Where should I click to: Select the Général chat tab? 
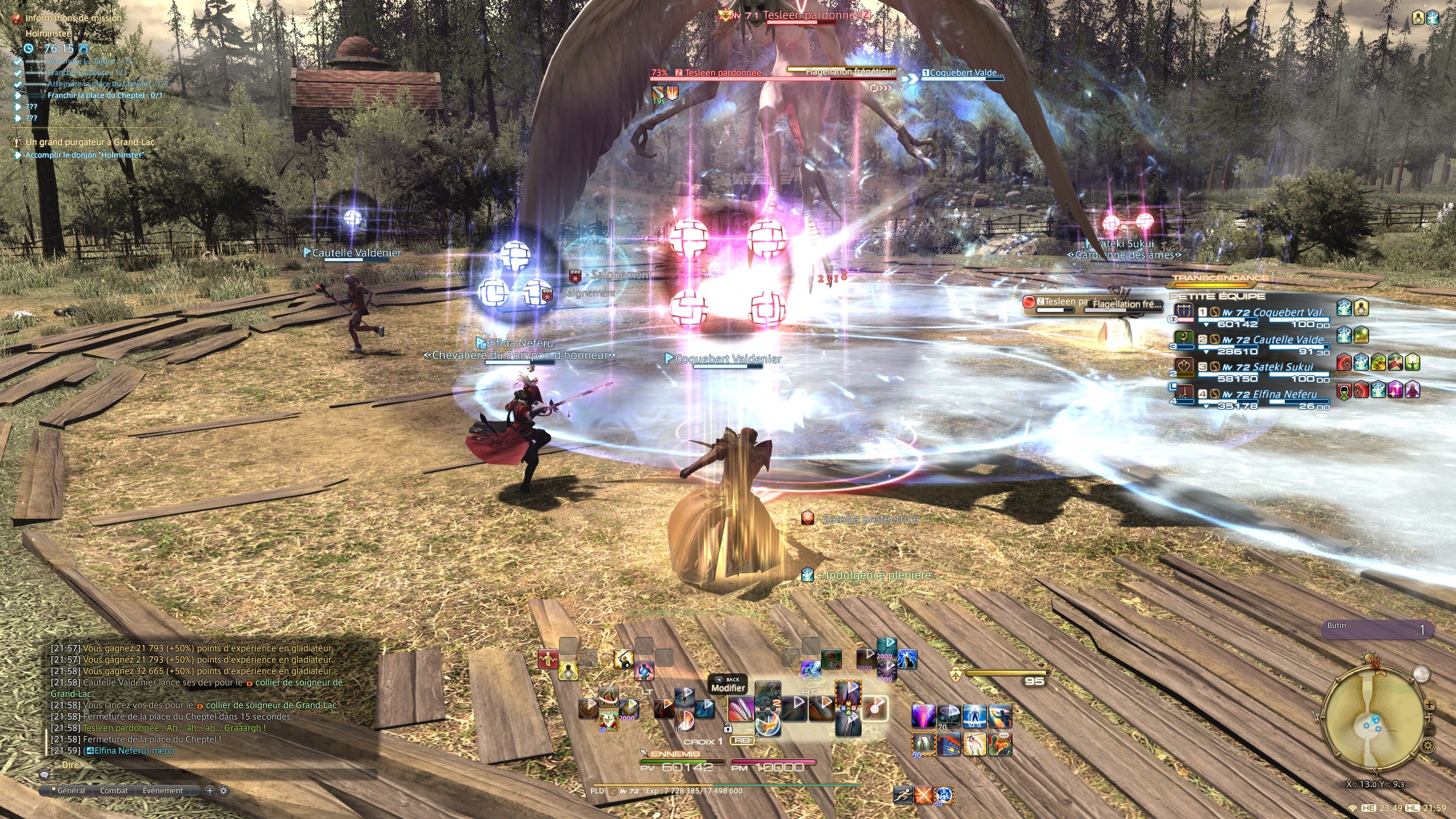[x=71, y=791]
